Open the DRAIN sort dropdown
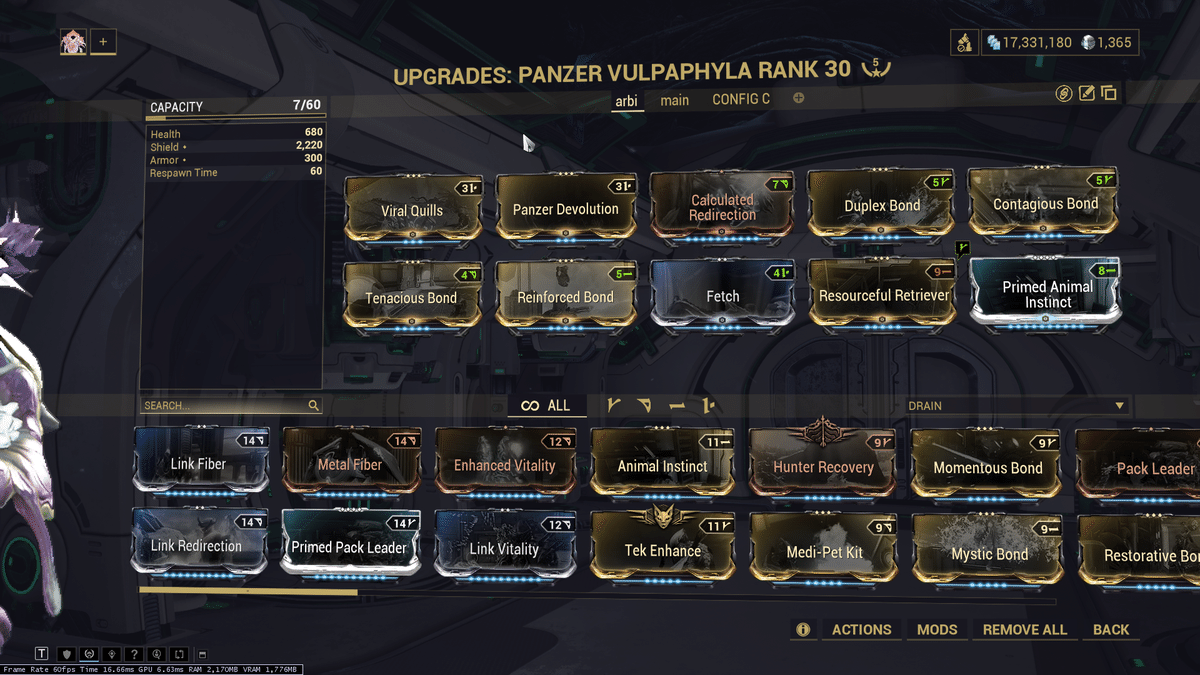The height and width of the screenshot is (675, 1200). click(1017, 406)
